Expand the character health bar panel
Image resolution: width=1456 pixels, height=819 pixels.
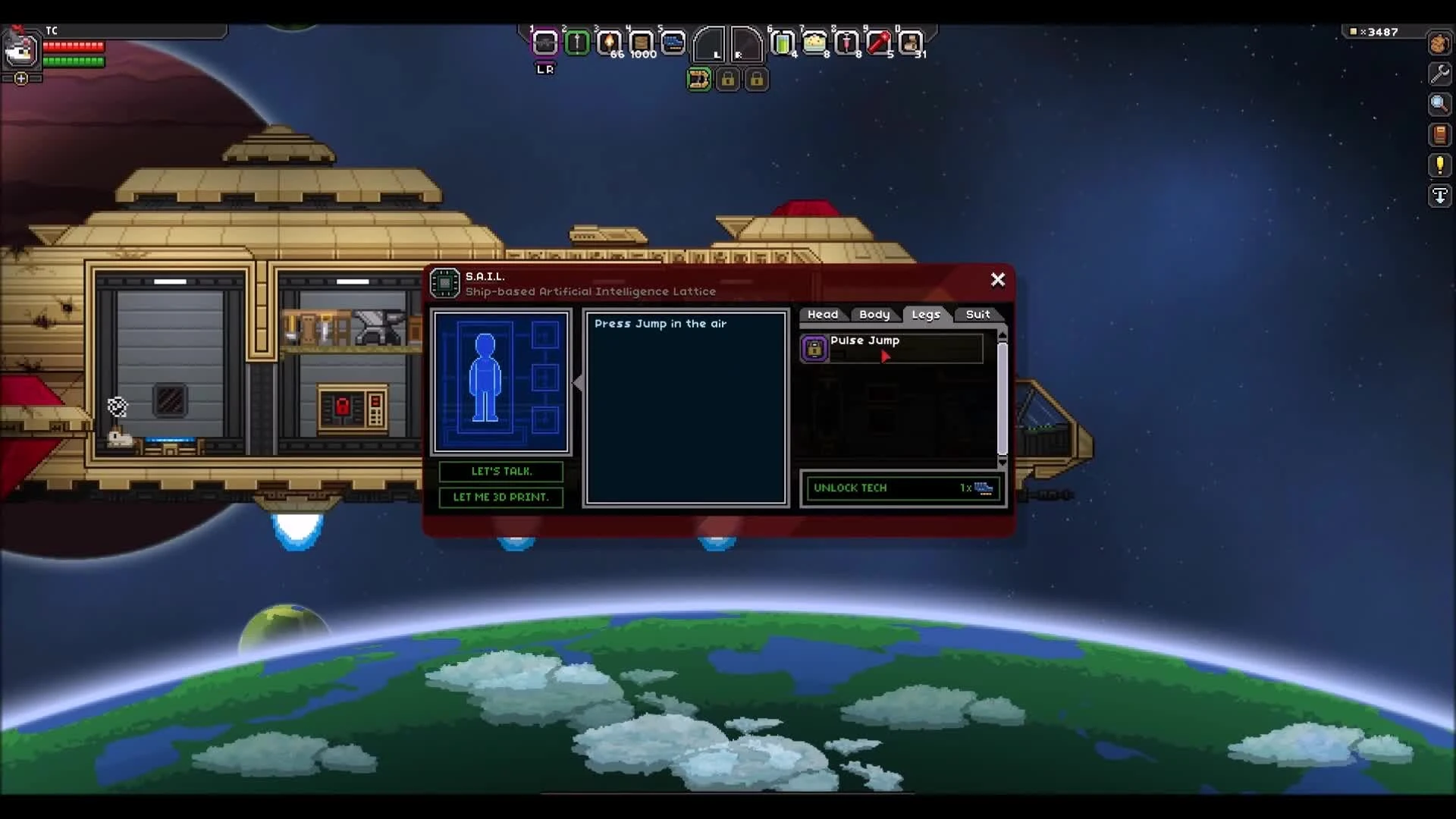(x=20, y=77)
